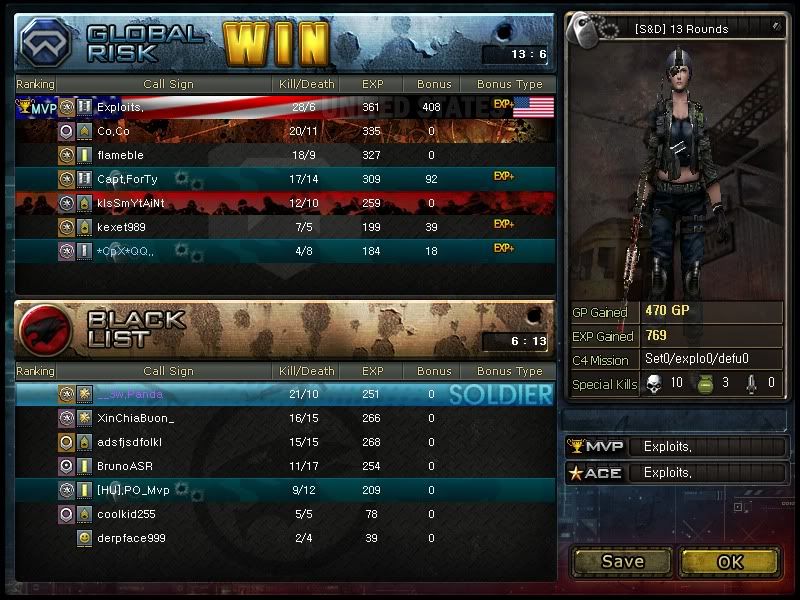Click the Global Risk EXP column header

click(x=372, y=85)
